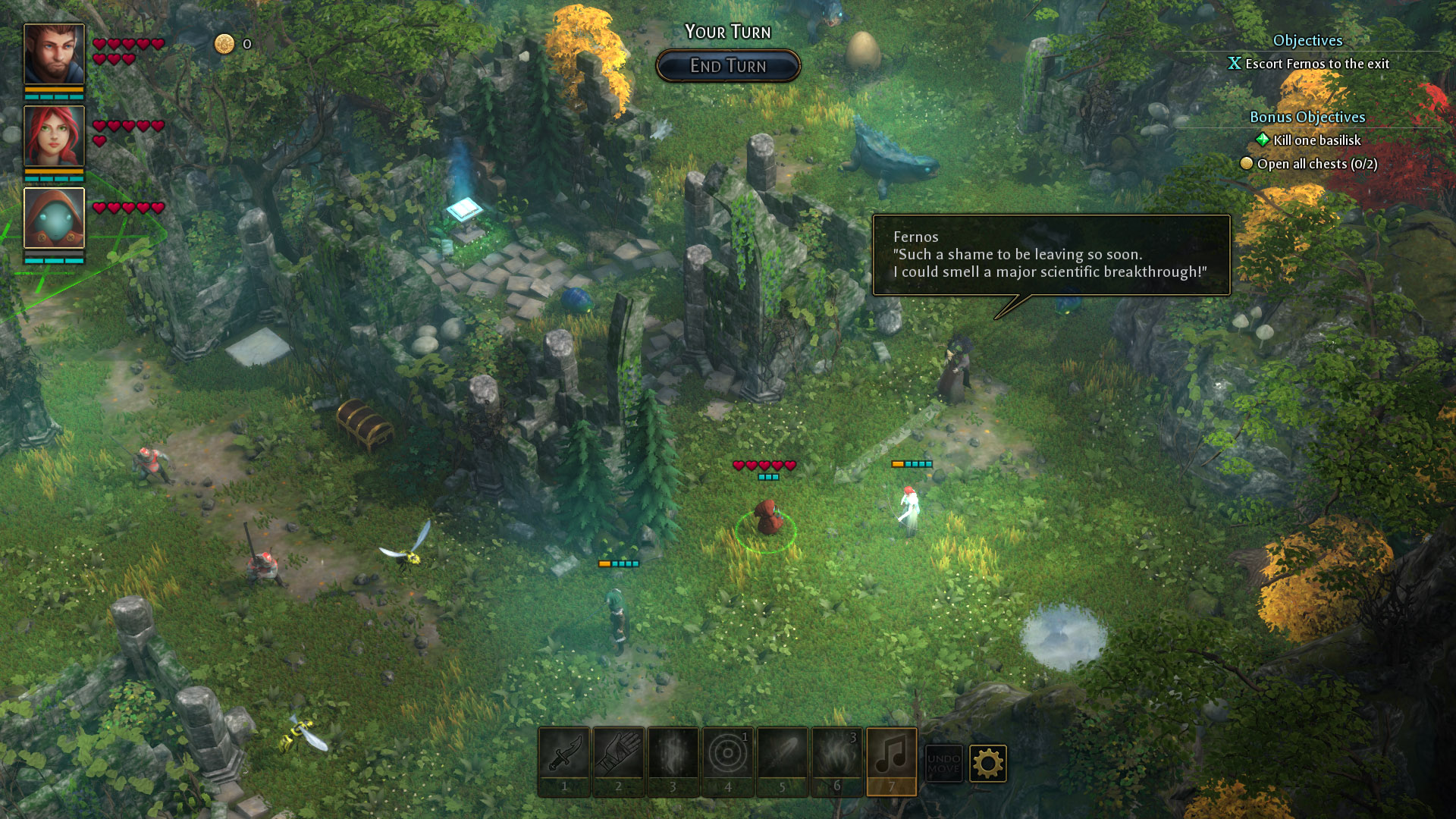Collapse the Bonus Objectives section
The image size is (1456, 819).
pos(1307,118)
